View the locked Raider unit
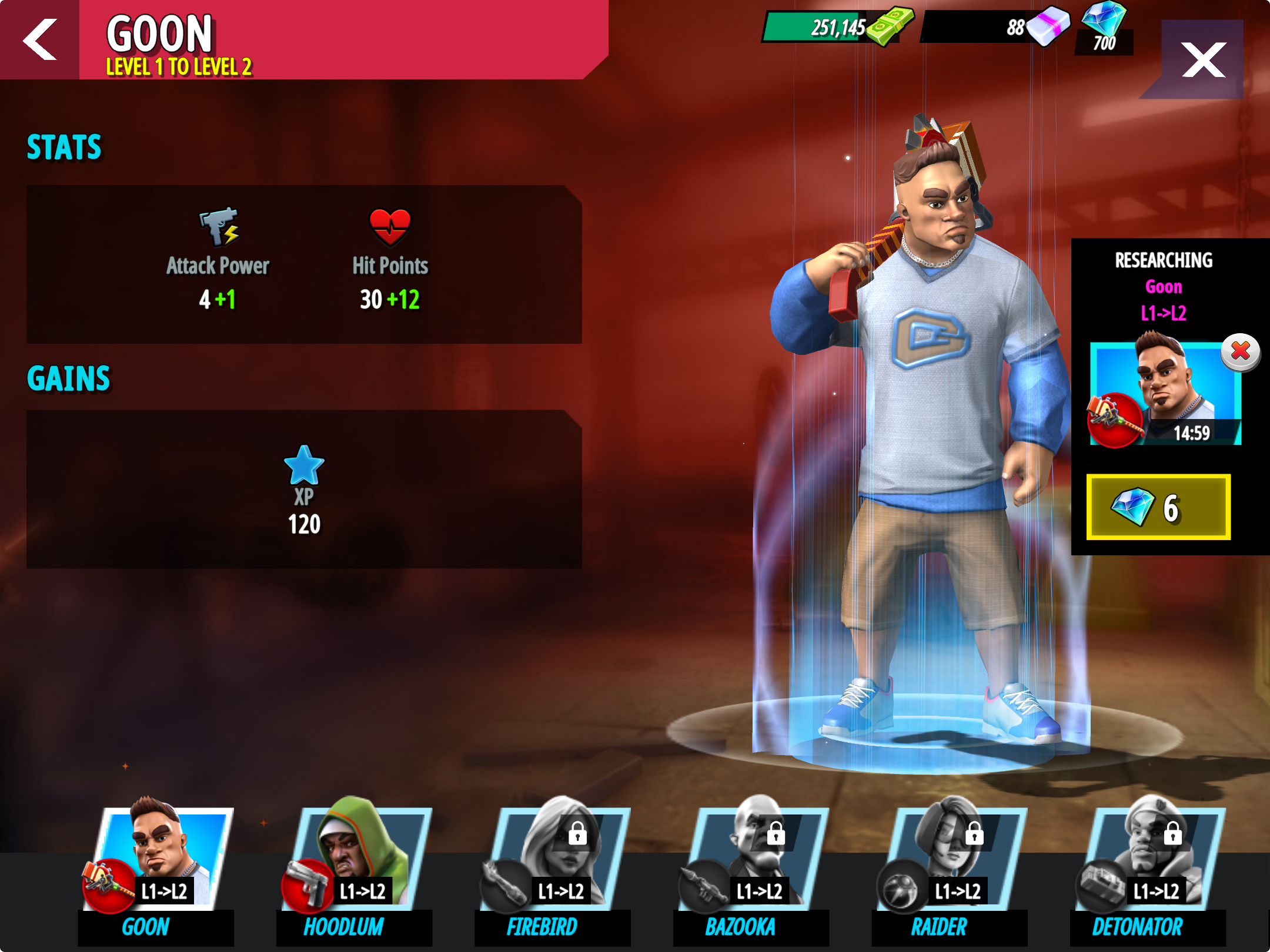The width and height of the screenshot is (1270, 952). click(950, 864)
